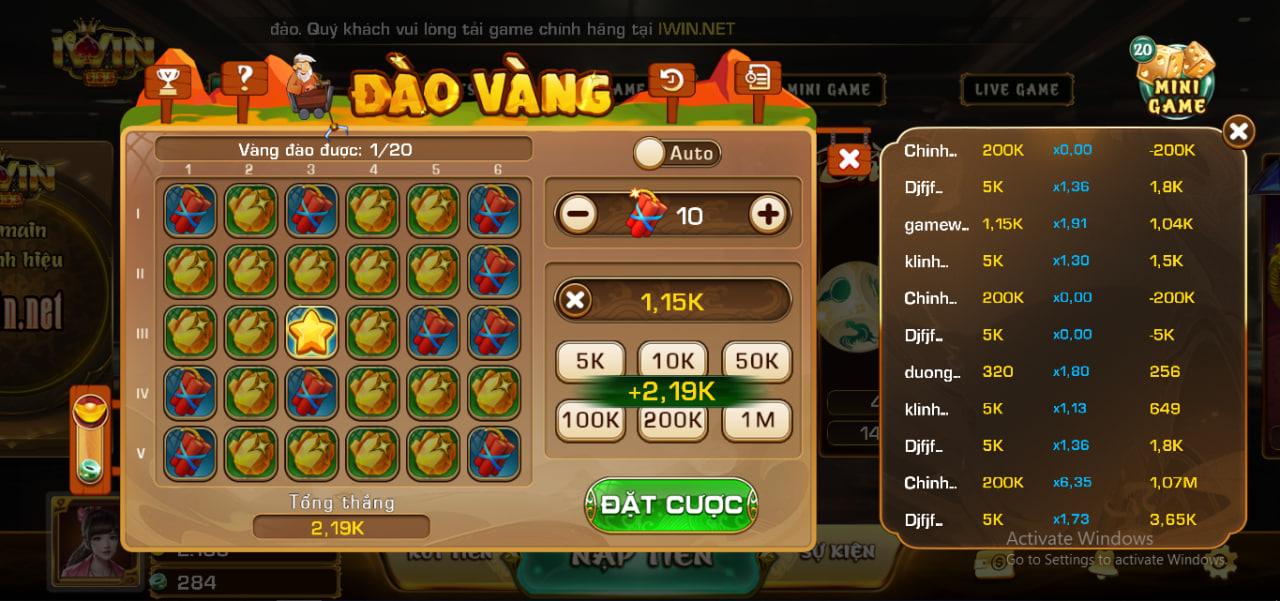Screen dimensions: 1280x601
Task: Close the player results list panel
Action: (1238, 131)
